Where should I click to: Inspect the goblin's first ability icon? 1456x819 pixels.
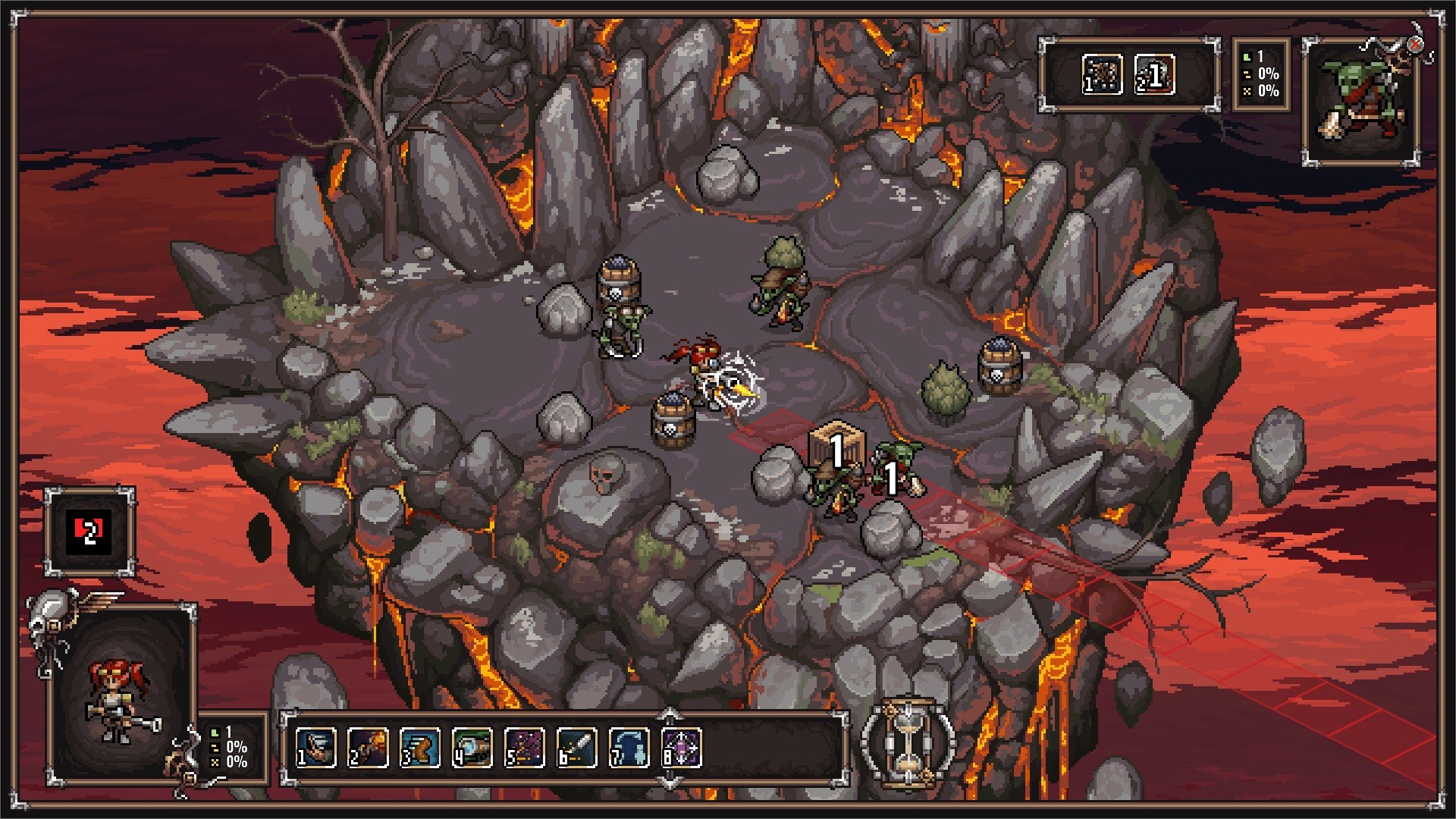(x=1102, y=75)
